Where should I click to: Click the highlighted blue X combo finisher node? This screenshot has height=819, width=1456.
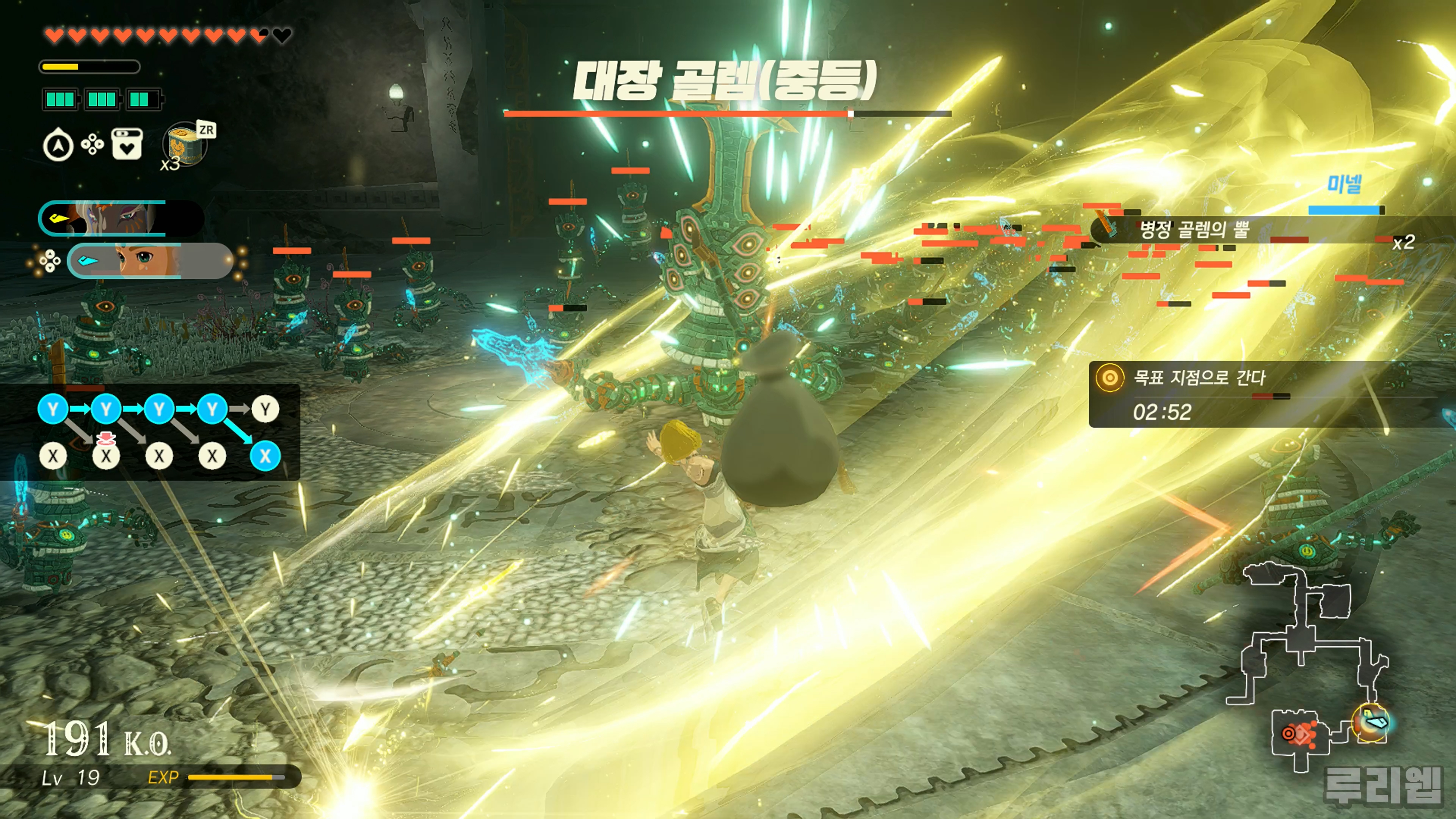[x=265, y=455]
